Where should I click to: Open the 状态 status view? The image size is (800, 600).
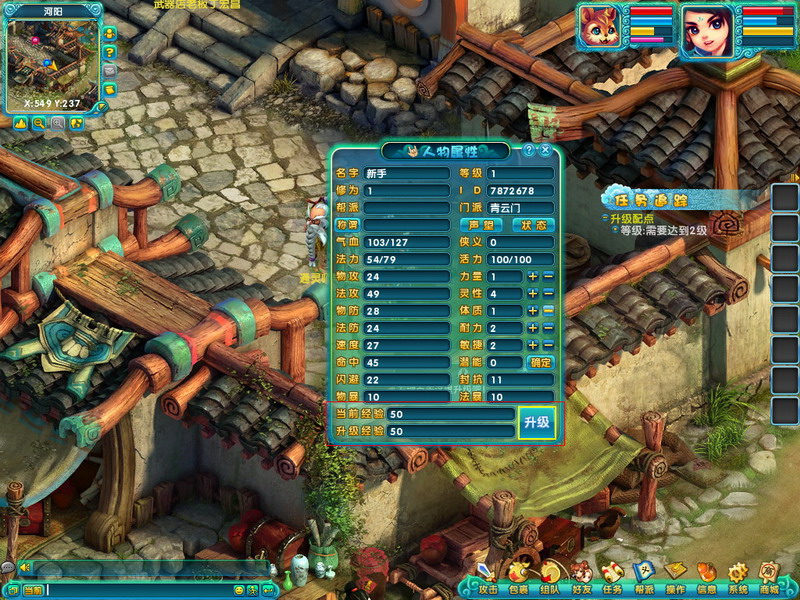tap(533, 225)
